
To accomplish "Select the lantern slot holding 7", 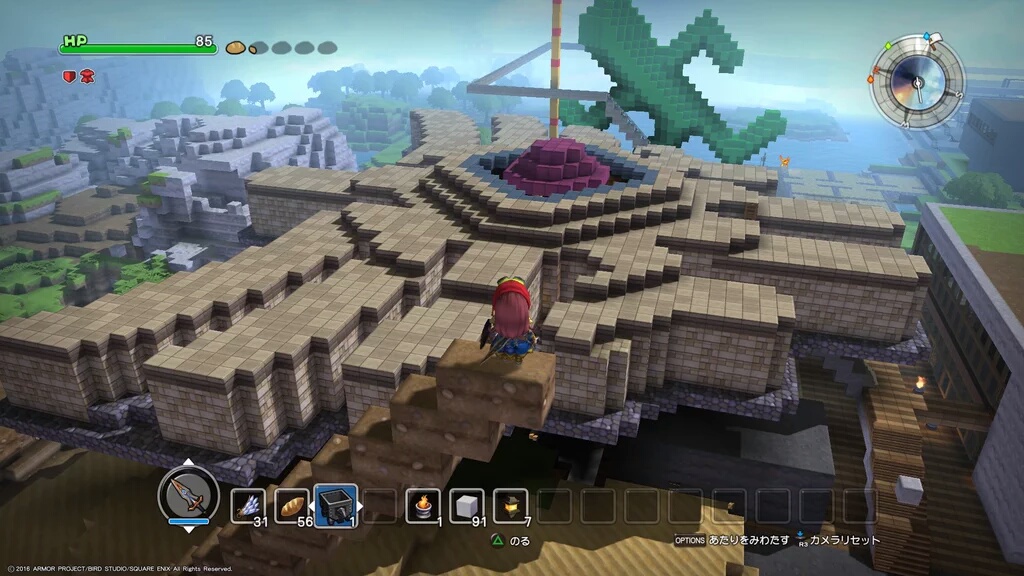I will pos(511,506).
